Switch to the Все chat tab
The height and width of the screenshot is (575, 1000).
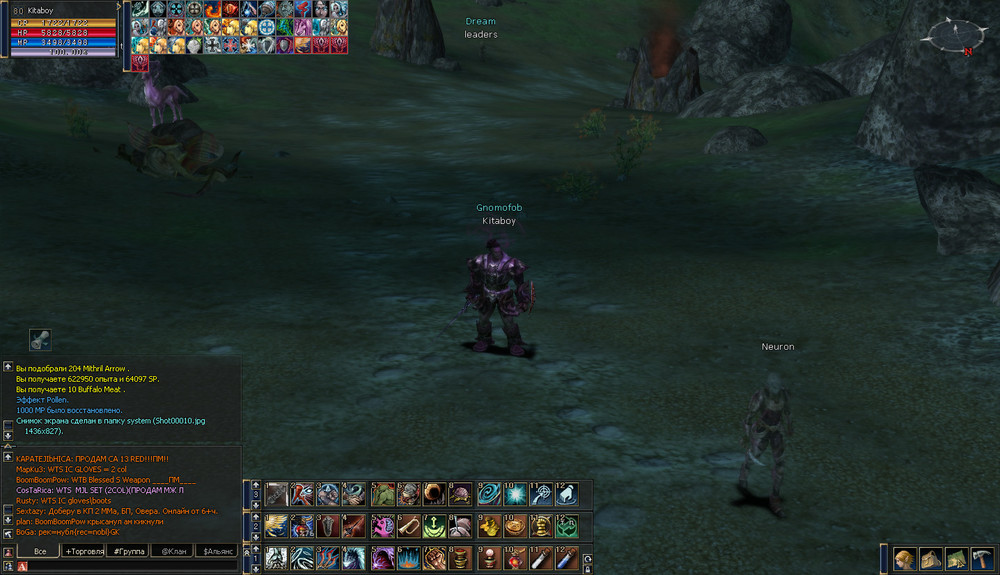(x=40, y=551)
